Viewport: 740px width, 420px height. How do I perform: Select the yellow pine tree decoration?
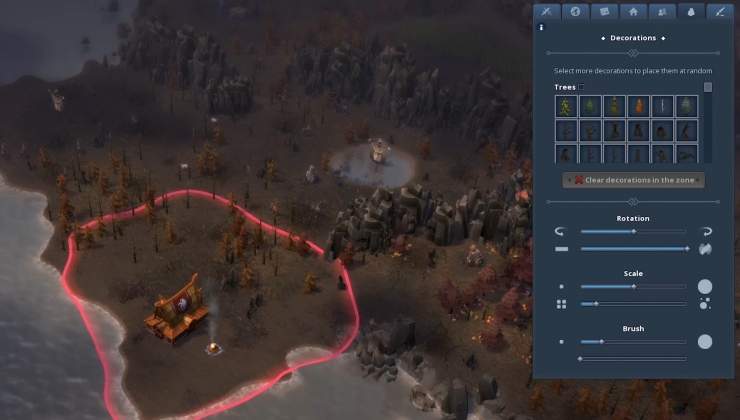click(x=566, y=107)
